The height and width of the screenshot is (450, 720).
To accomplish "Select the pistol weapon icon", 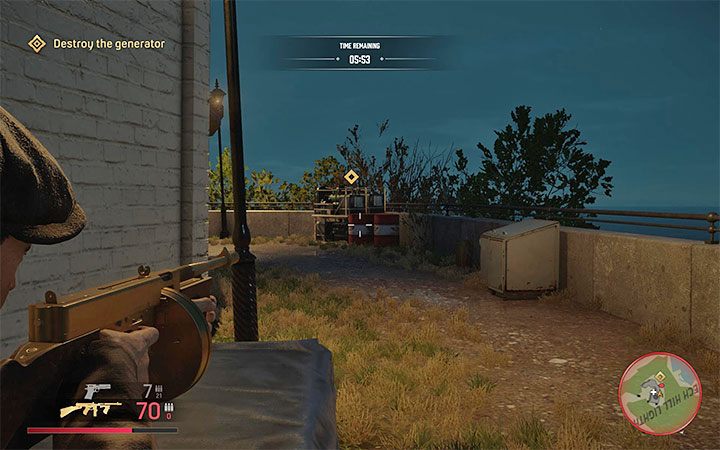I will click(99, 388).
